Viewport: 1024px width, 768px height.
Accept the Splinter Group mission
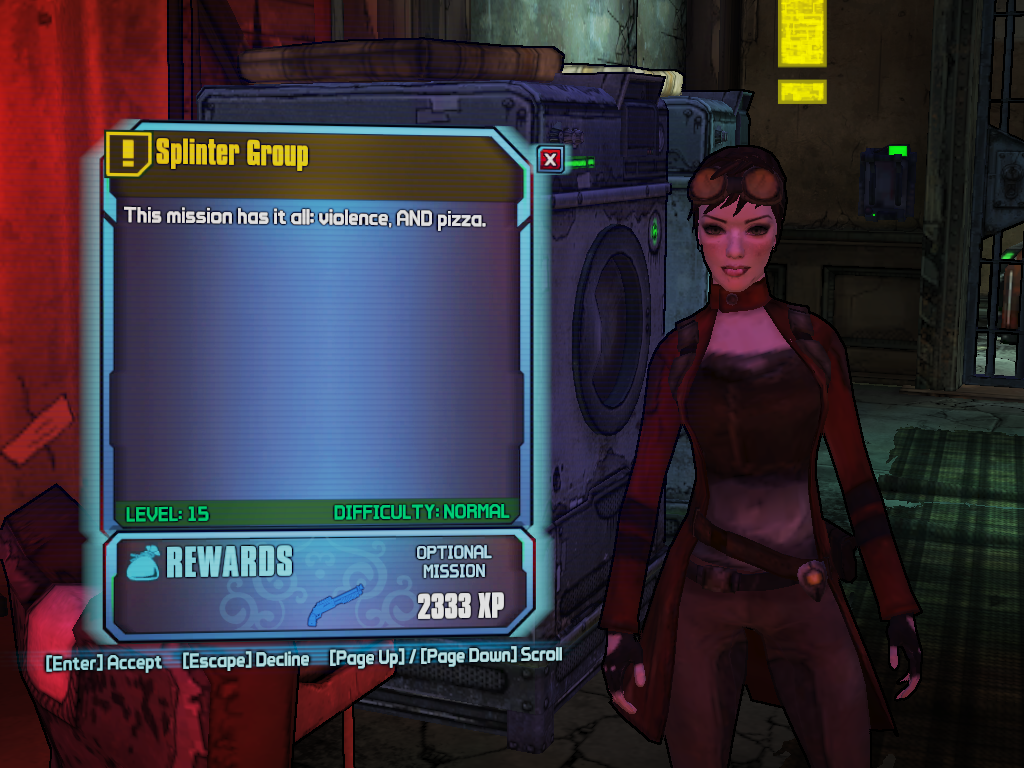pyautogui.click(x=103, y=662)
